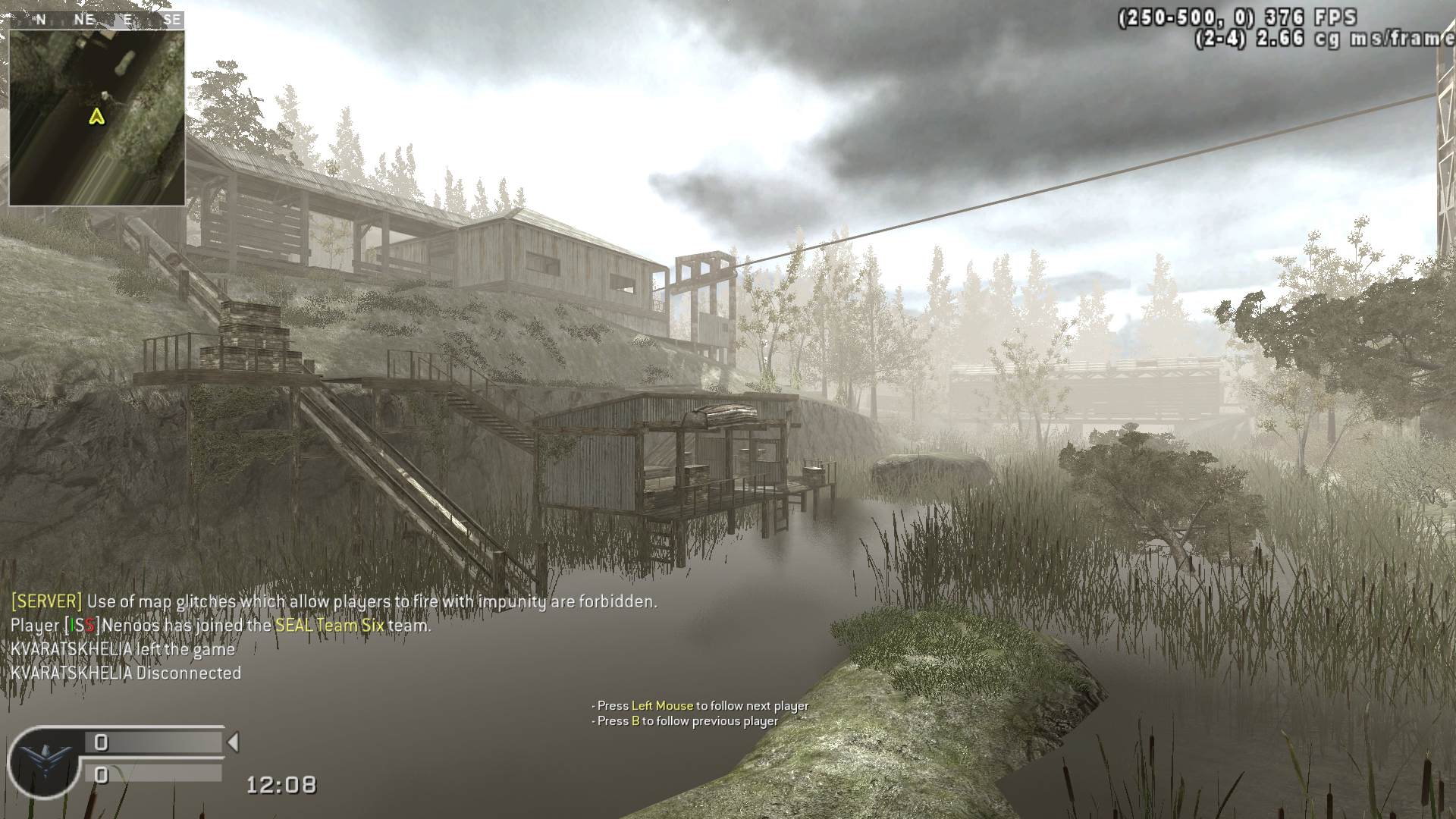The height and width of the screenshot is (819, 1456).
Task: Click the compass heading strip above minimap
Action: pyautogui.click(x=96, y=20)
